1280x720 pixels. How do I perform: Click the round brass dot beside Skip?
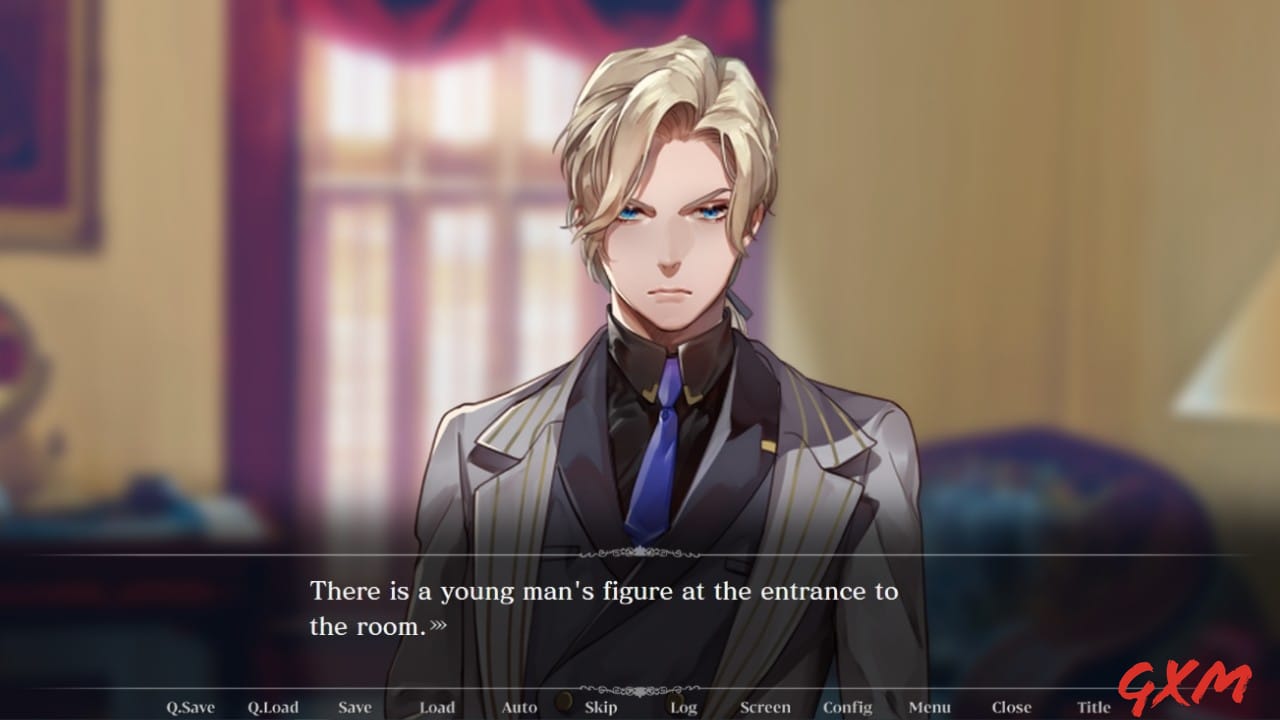(x=564, y=703)
